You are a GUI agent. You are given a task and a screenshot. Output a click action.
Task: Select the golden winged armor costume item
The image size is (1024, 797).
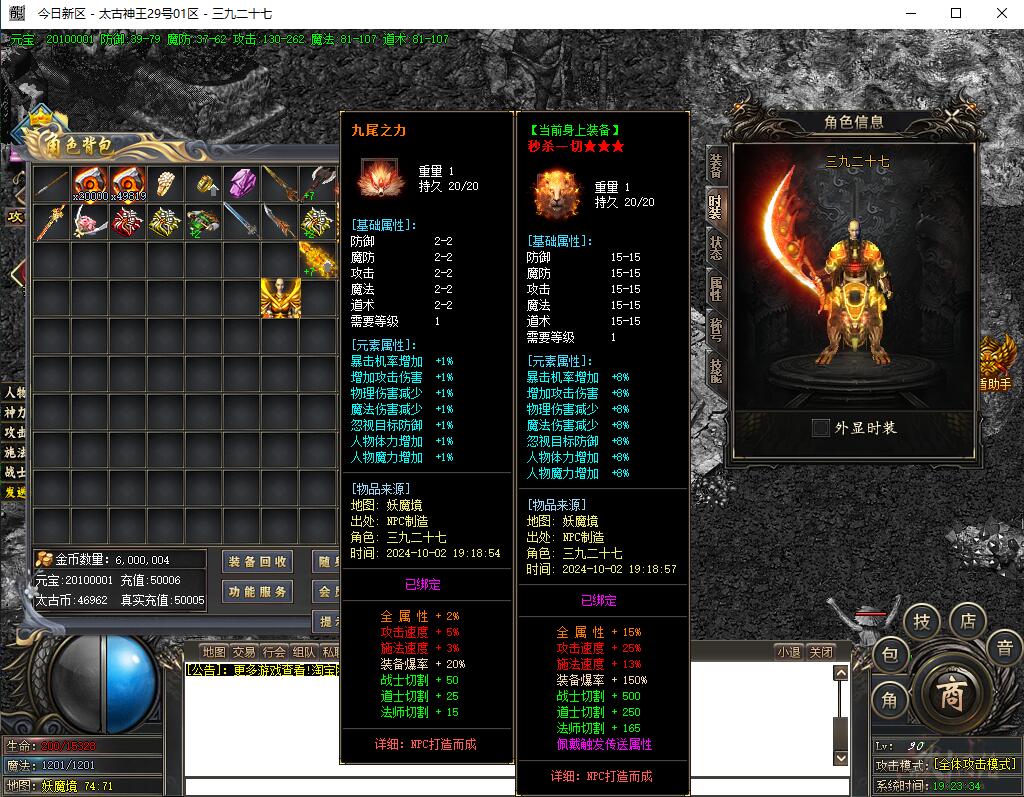281,298
